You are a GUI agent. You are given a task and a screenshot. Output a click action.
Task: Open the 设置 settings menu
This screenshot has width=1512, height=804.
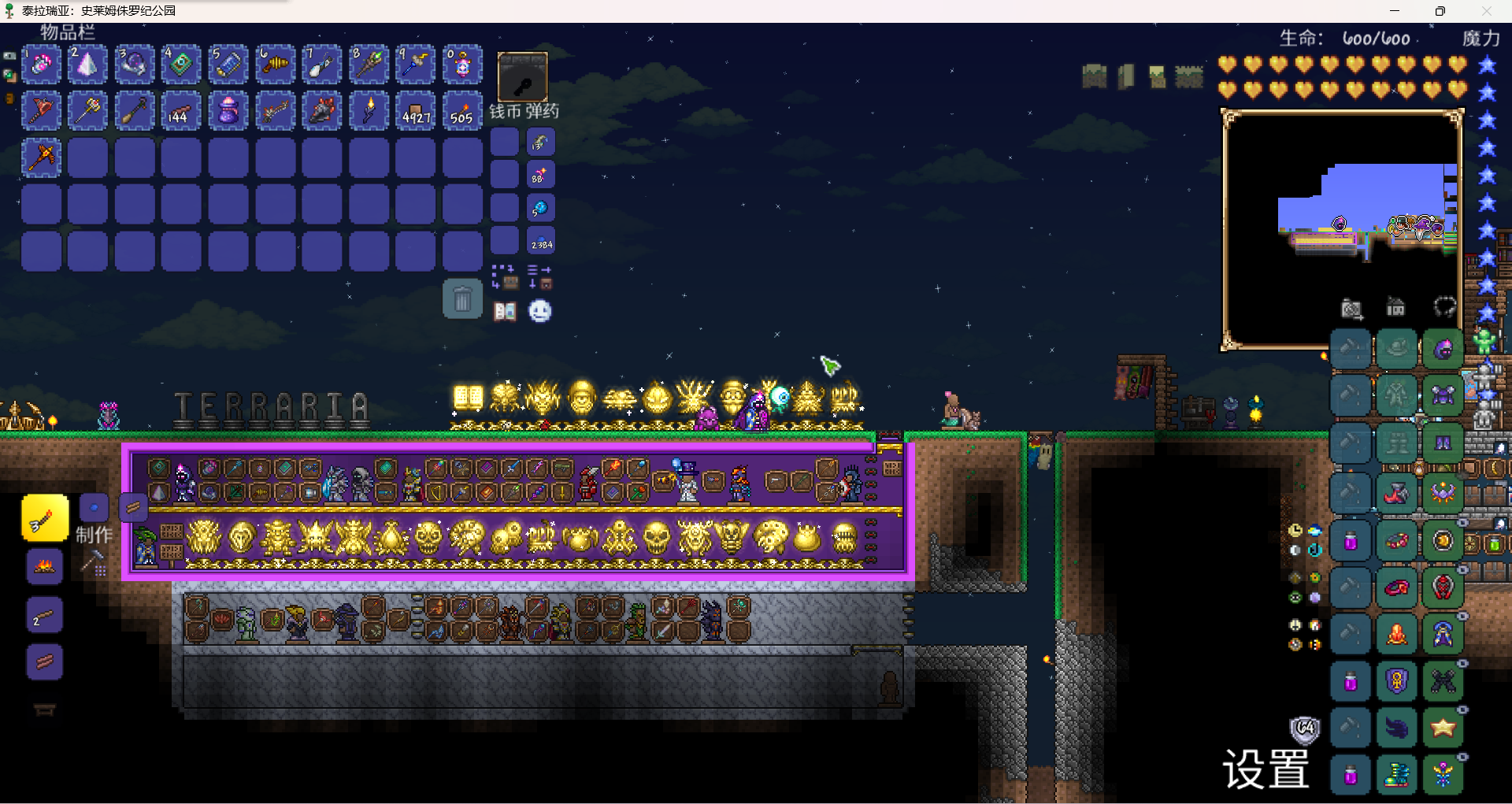coord(1266,769)
